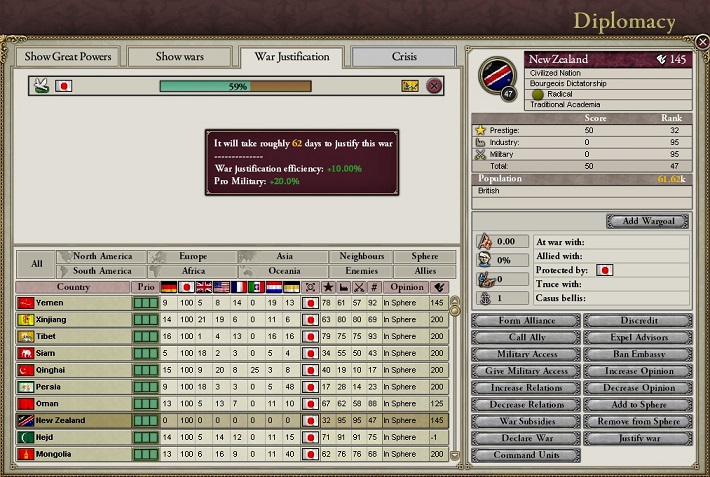Click the Add Wargoal button

(x=646, y=221)
